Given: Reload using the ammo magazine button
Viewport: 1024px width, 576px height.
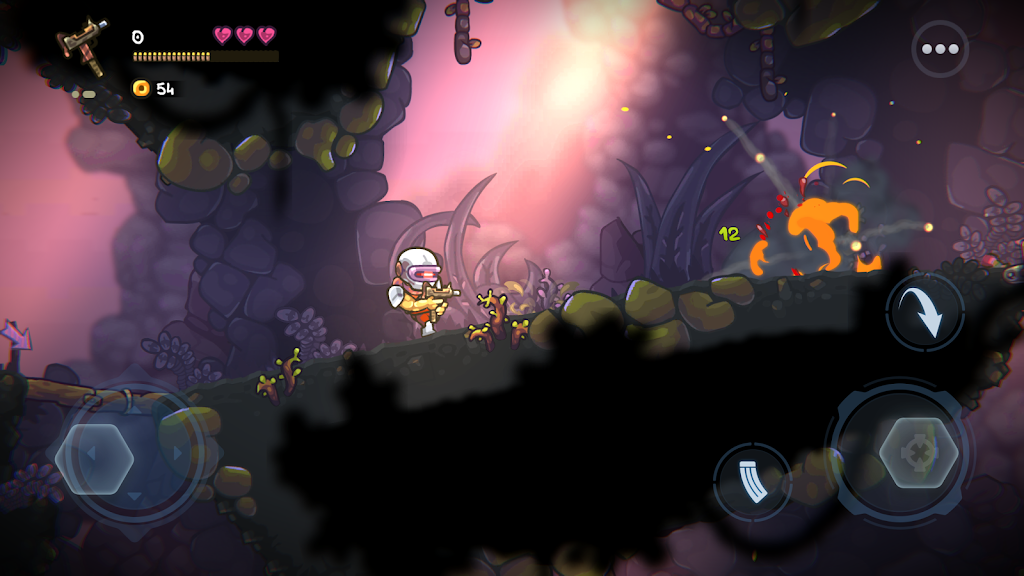Looking at the screenshot, I should pos(752,482).
